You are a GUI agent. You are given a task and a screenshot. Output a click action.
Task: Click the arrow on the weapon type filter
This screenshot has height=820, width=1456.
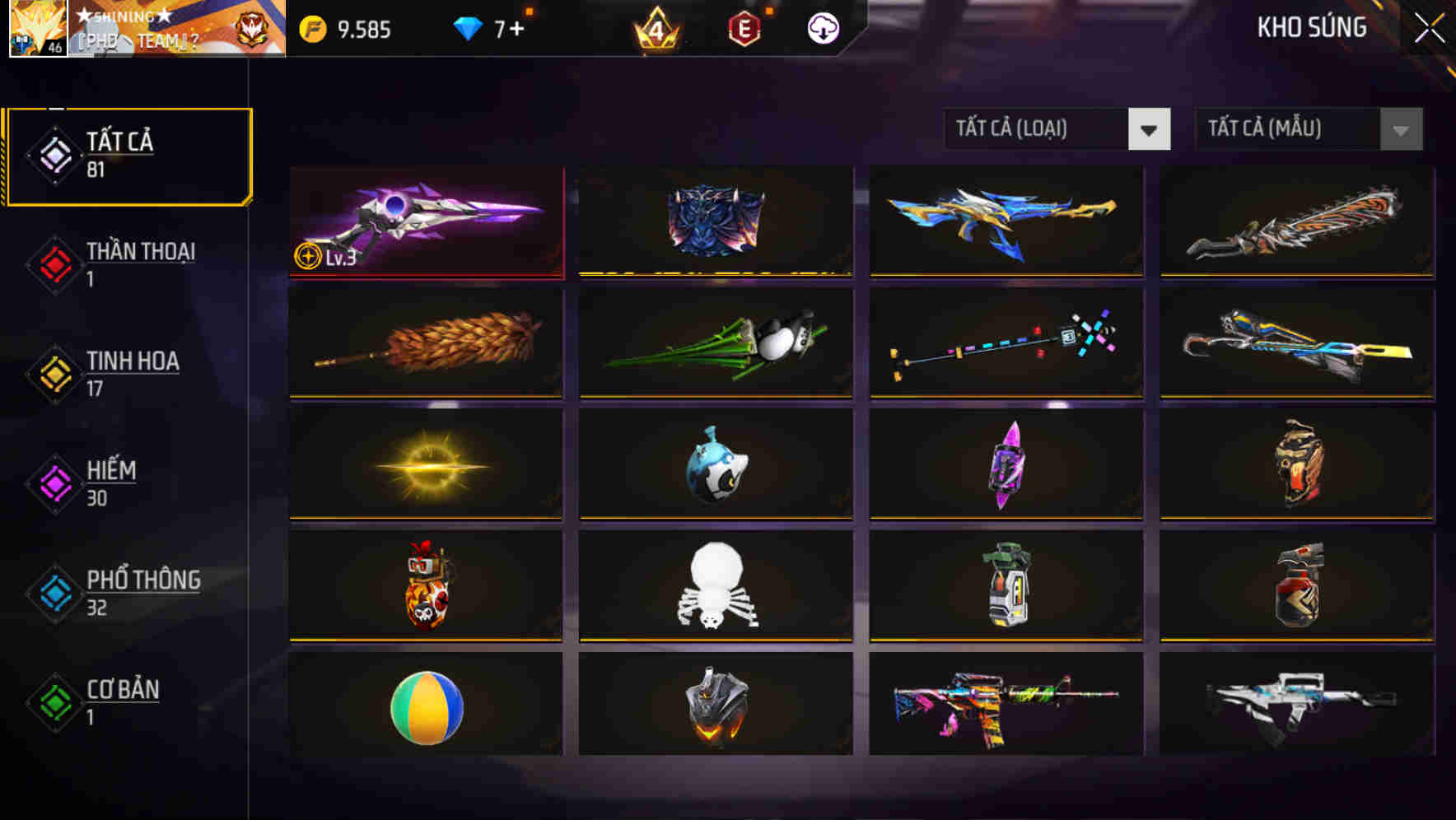pyautogui.click(x=1150, y=129)
